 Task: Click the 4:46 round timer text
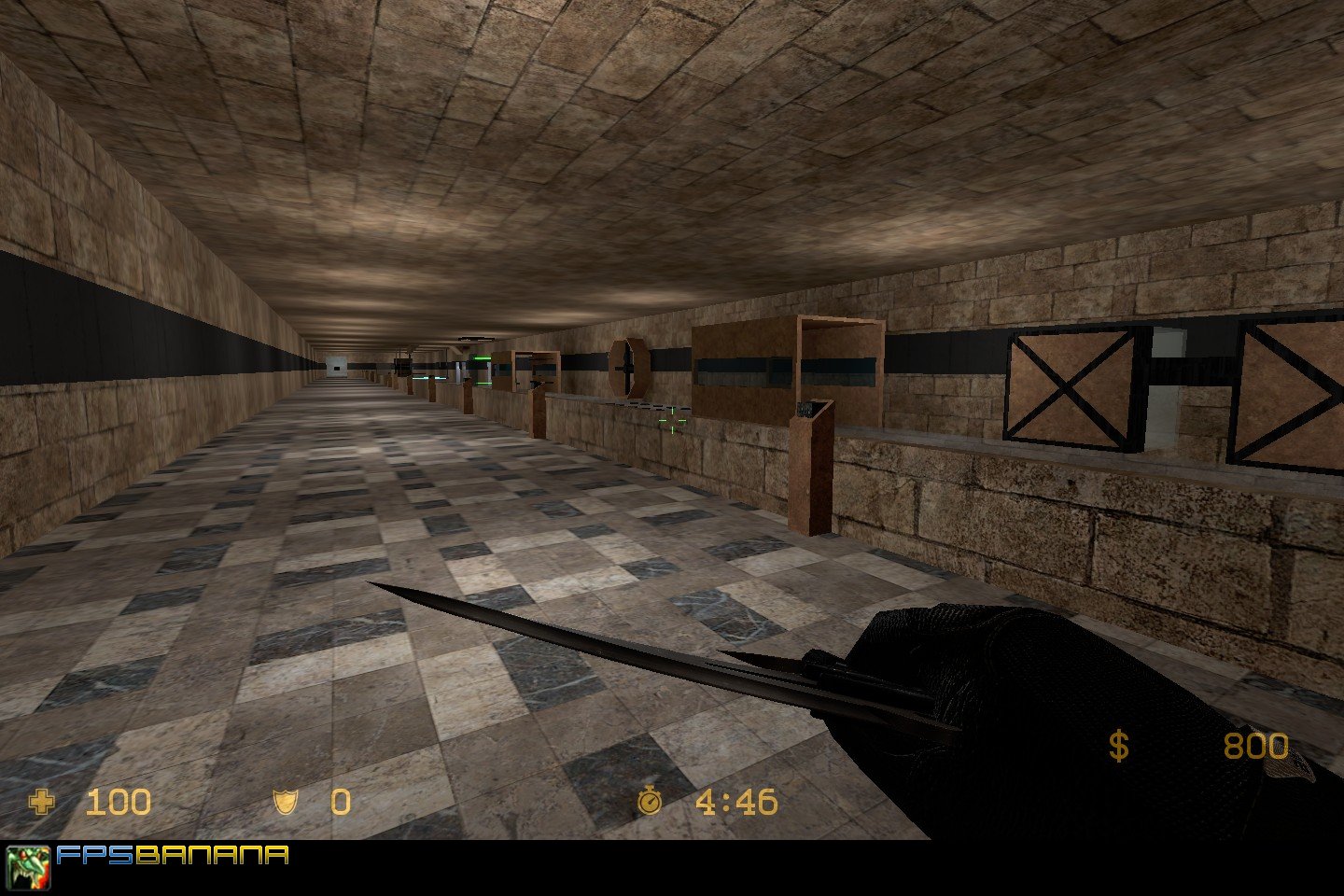[737, 803]
